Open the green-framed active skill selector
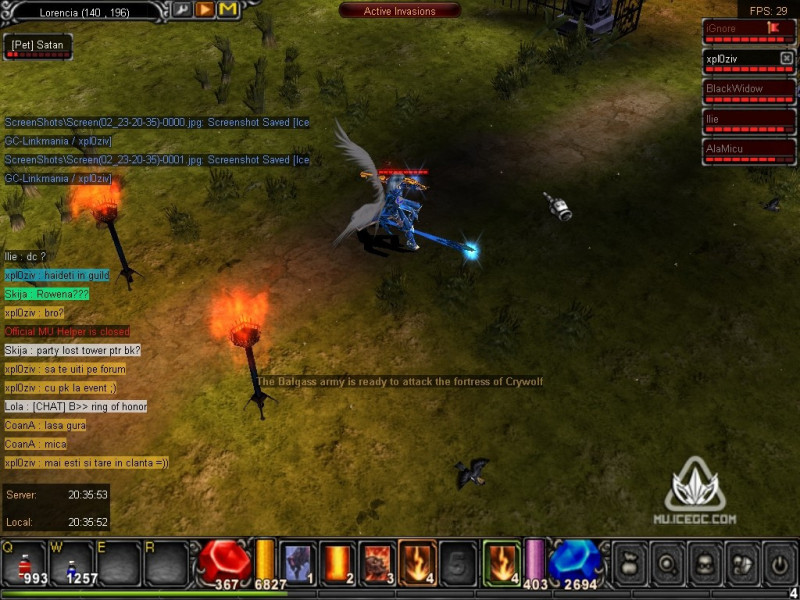This screenshot has height=600, width=800. pos(502,562)
